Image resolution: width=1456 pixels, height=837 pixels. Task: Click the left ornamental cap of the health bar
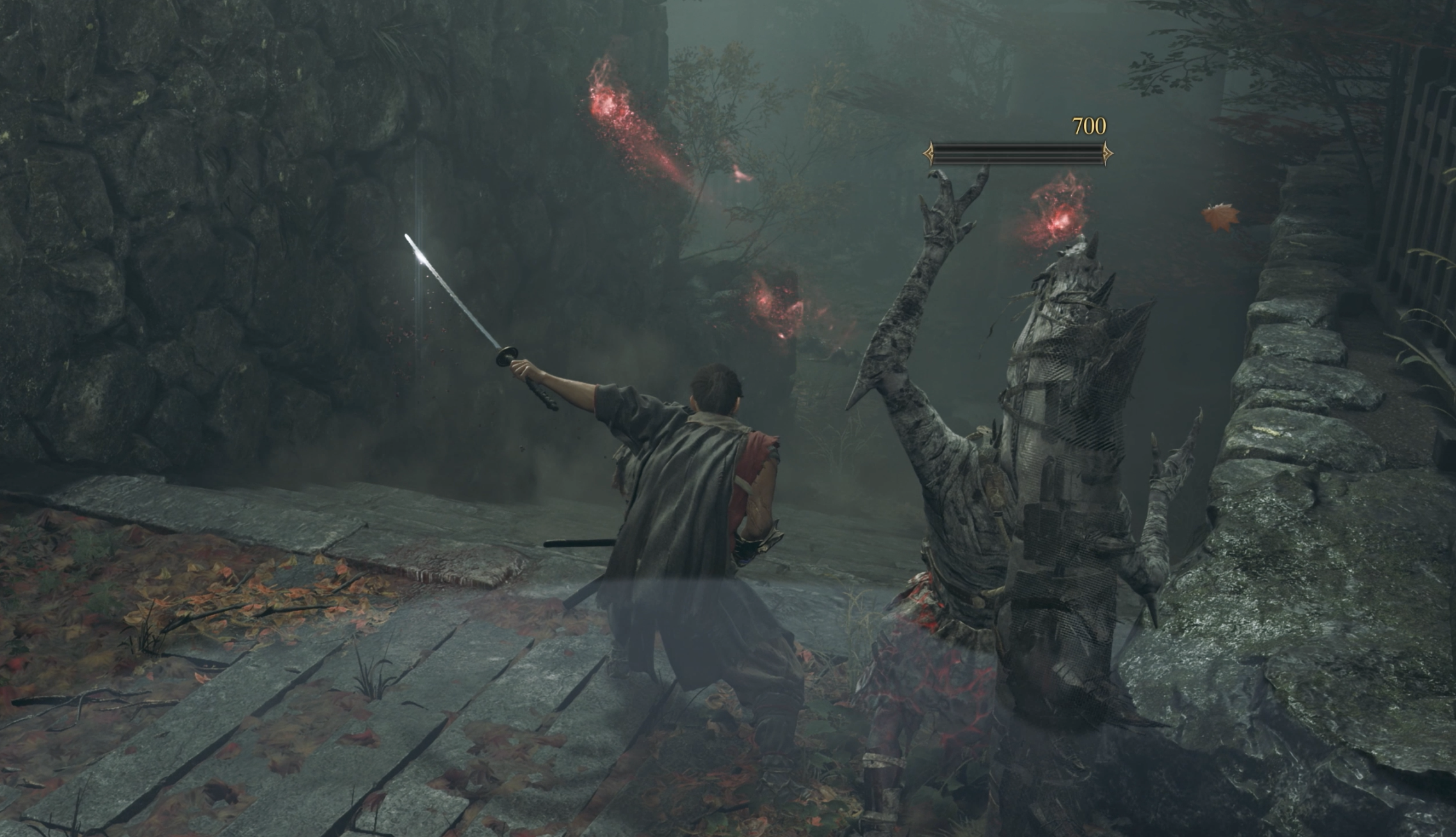click(x=930, y=154)
